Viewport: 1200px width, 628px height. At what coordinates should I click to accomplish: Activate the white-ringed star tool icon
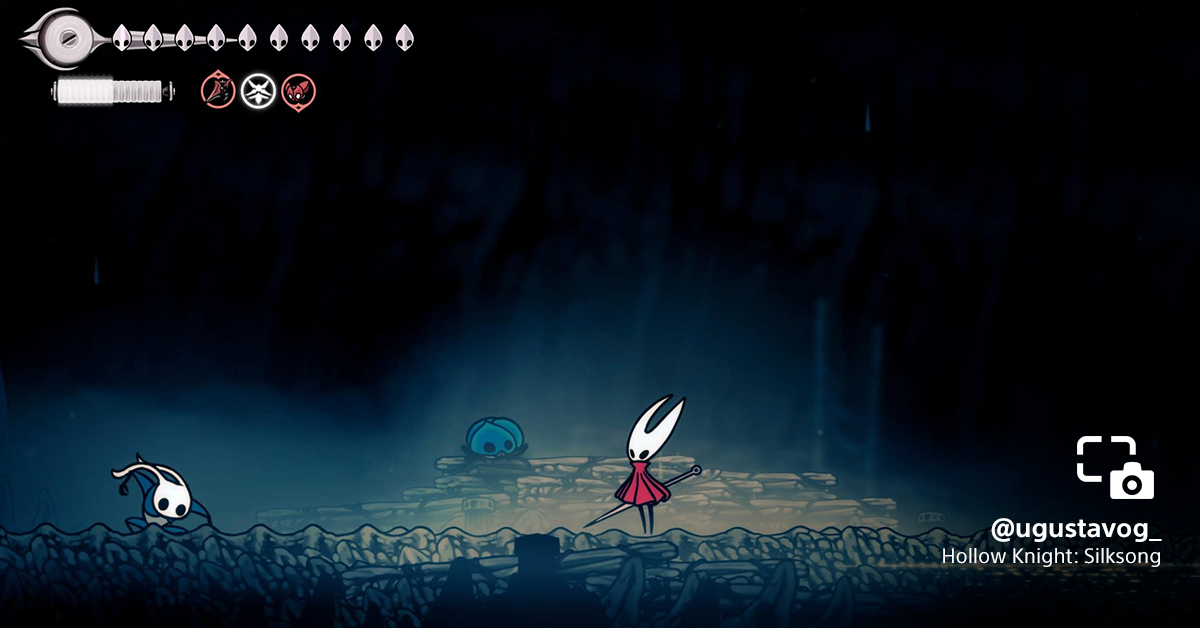(x=258, y=91)
